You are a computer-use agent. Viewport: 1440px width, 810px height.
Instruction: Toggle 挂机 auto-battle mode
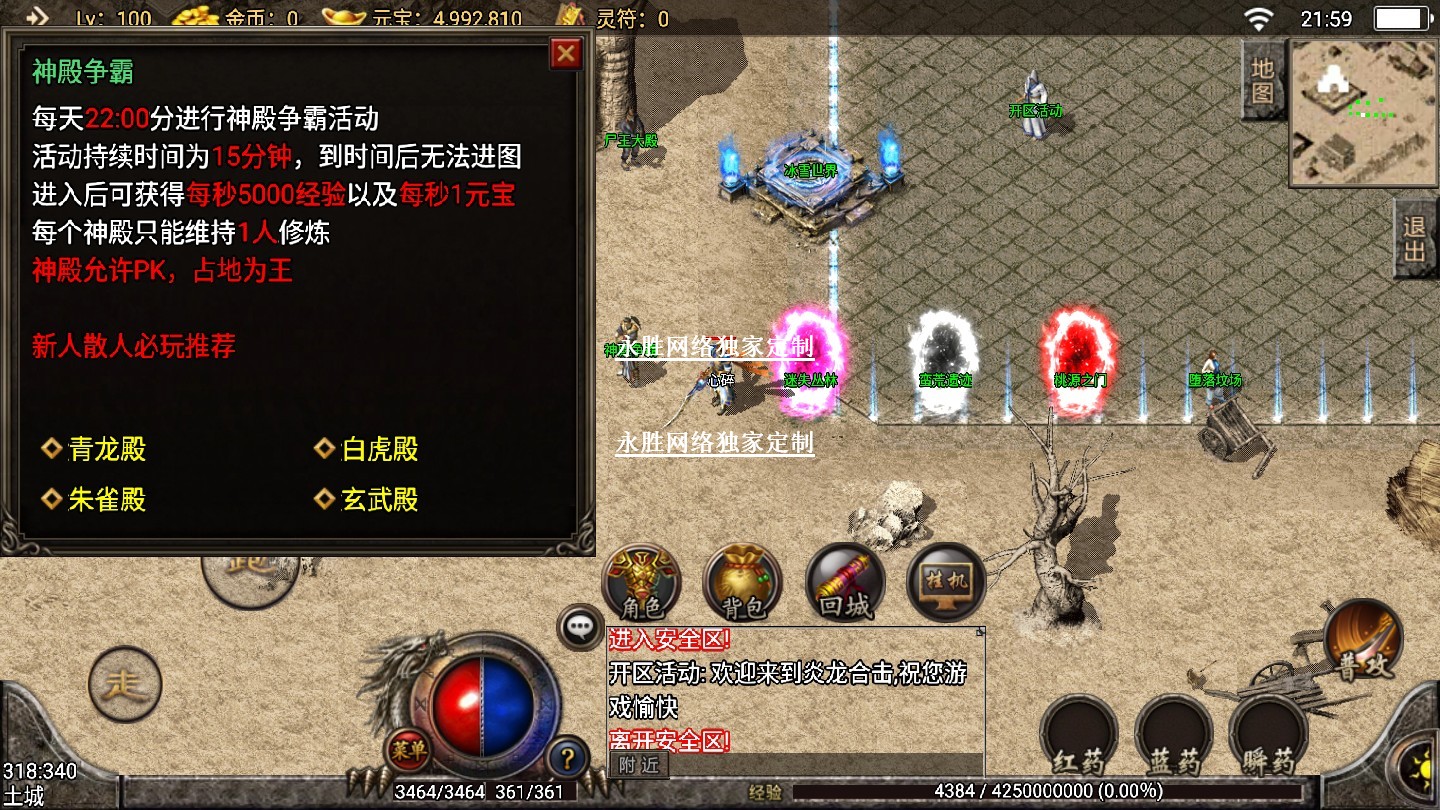945,582
